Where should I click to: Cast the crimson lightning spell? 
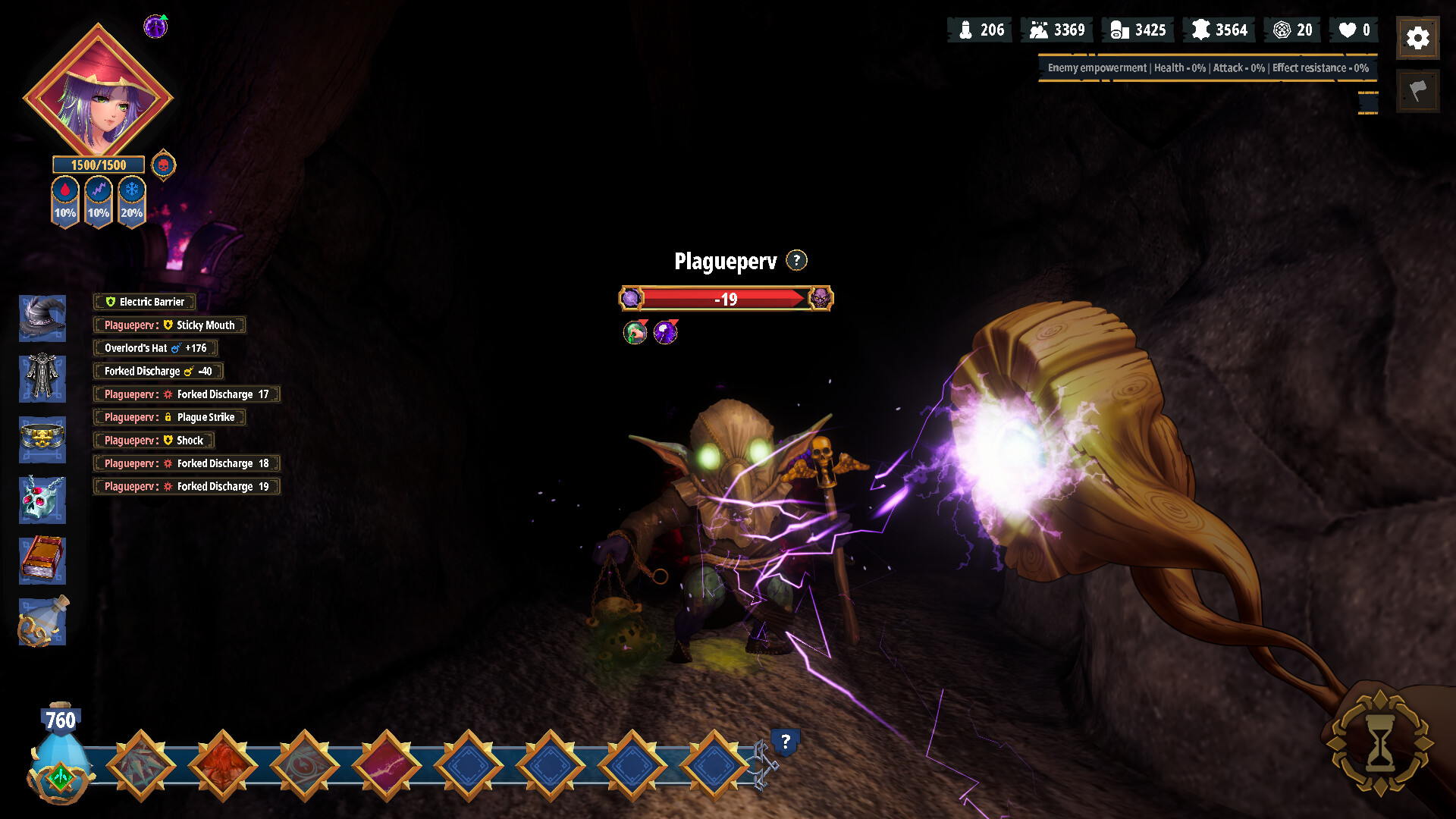click(387, 765)
